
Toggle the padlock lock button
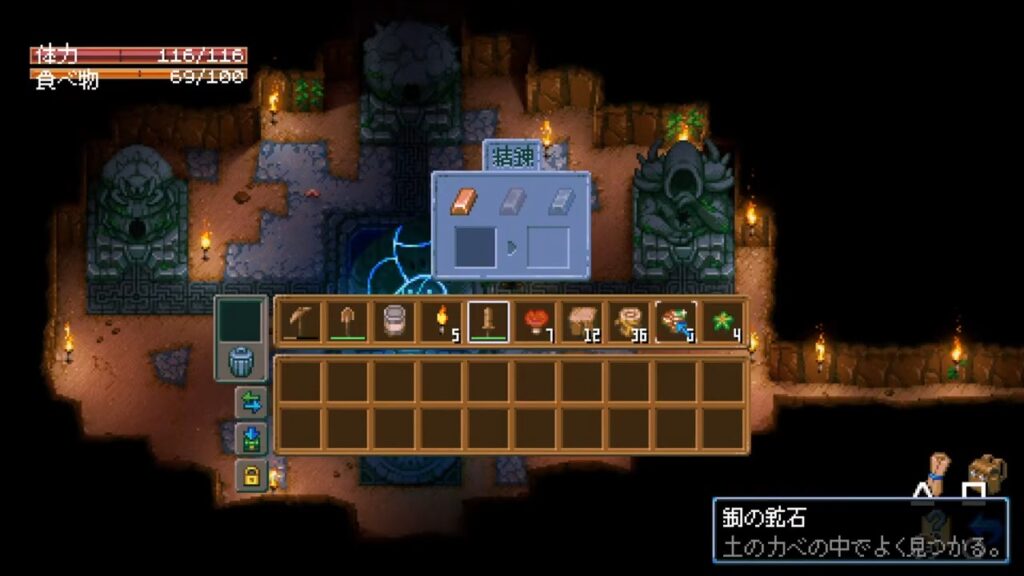pyautogui.click(x=250, y=475)
